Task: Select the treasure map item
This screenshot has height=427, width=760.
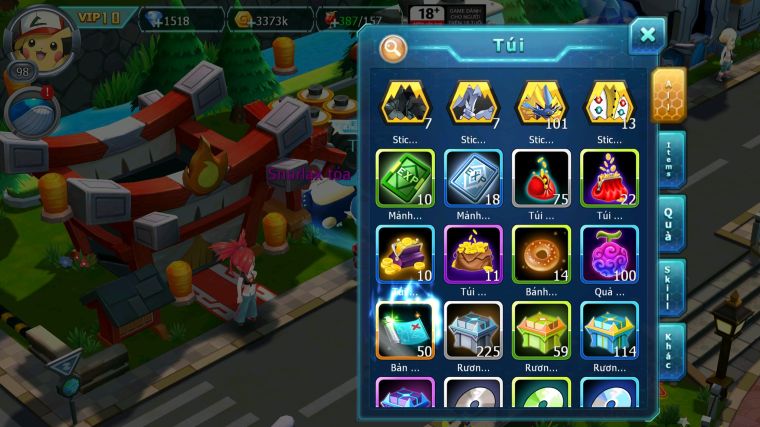Action: pyautogui.click(x=405, y=330)
